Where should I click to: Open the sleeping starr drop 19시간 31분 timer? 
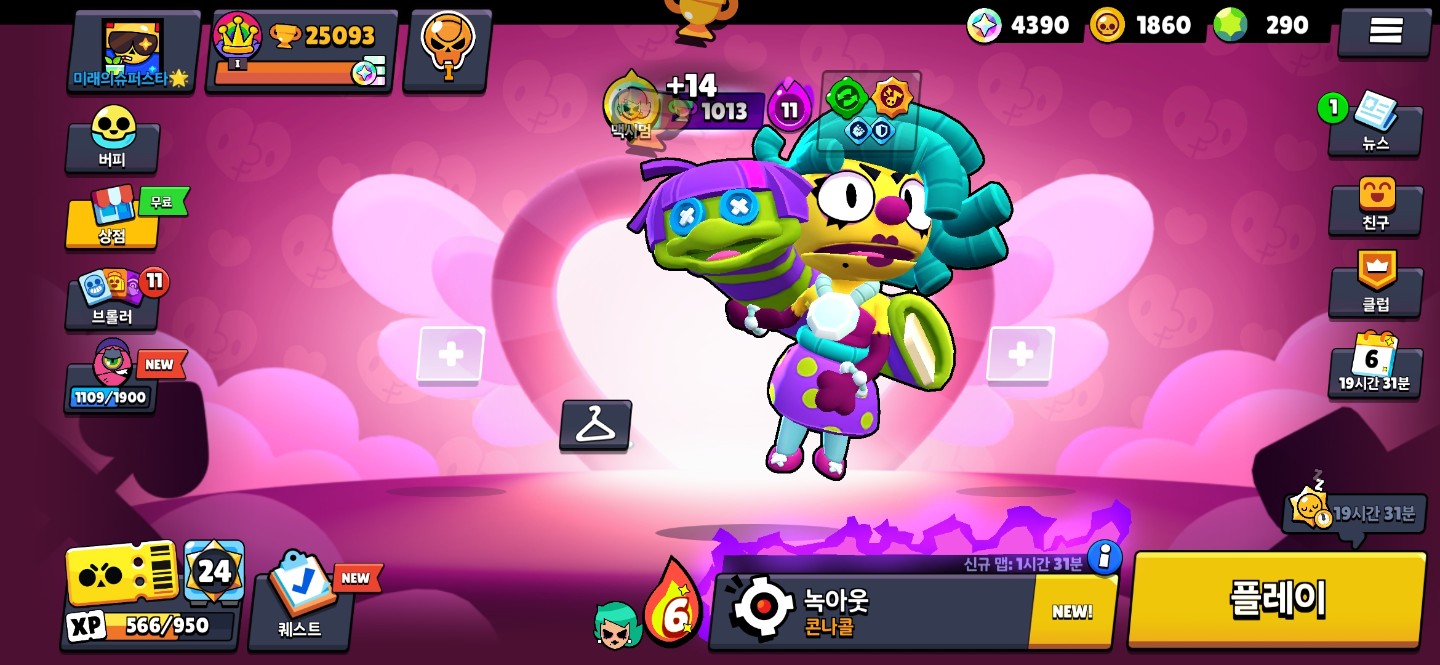[1355, 513]
